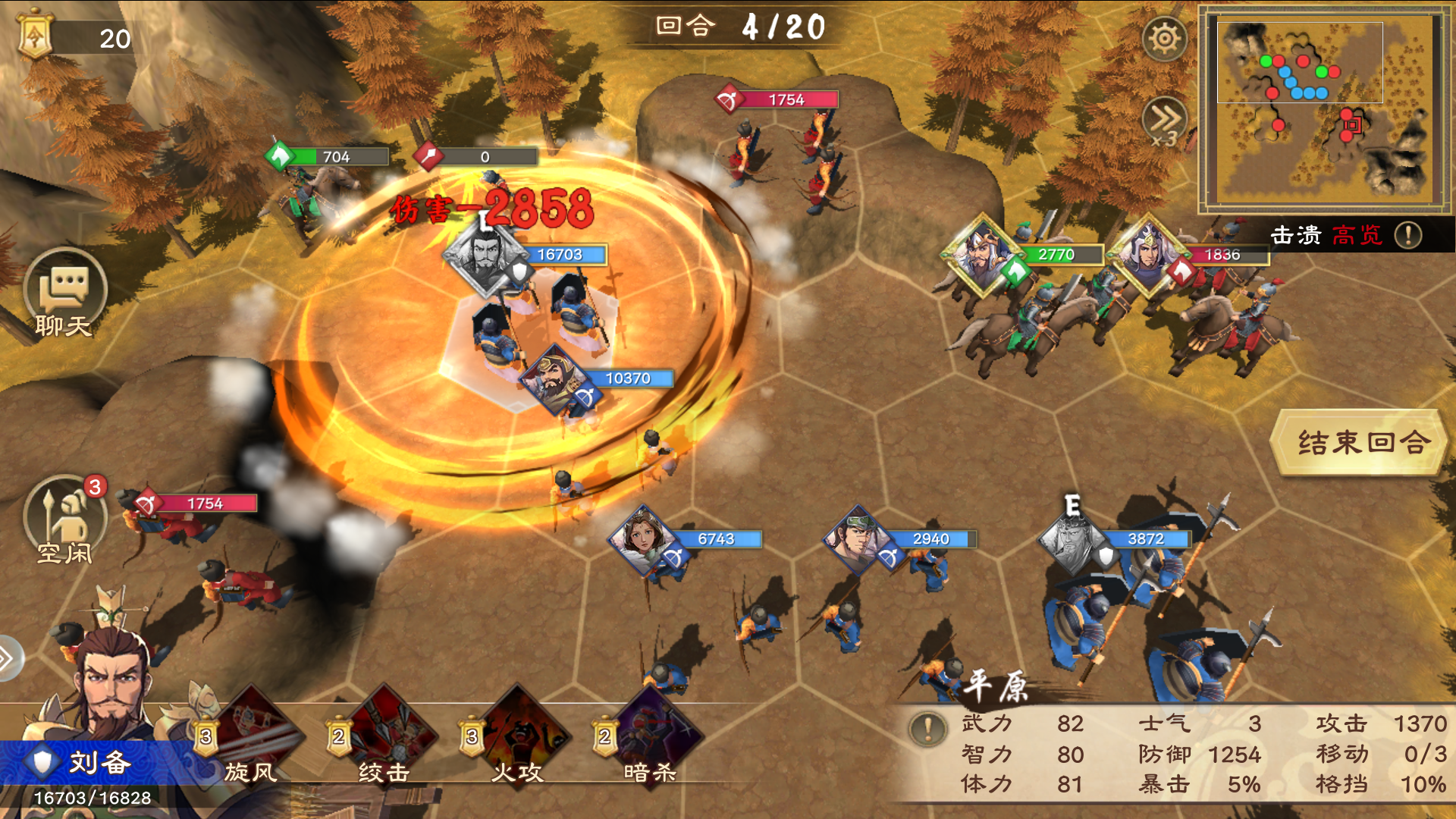The height and width of the screenshot is (819, 1456).
Task: Show objective info beside 击溃 高览
Action: (1408, 235)
